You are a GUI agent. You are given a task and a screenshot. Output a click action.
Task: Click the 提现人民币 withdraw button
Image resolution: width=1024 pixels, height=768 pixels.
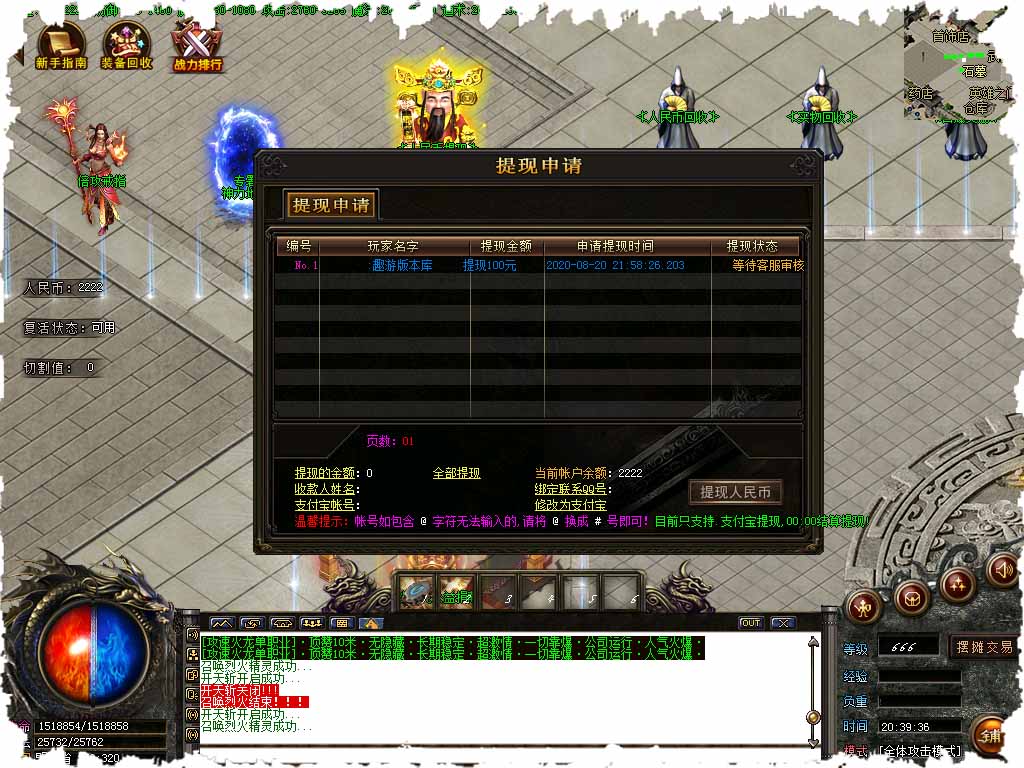tap(735, 492)
